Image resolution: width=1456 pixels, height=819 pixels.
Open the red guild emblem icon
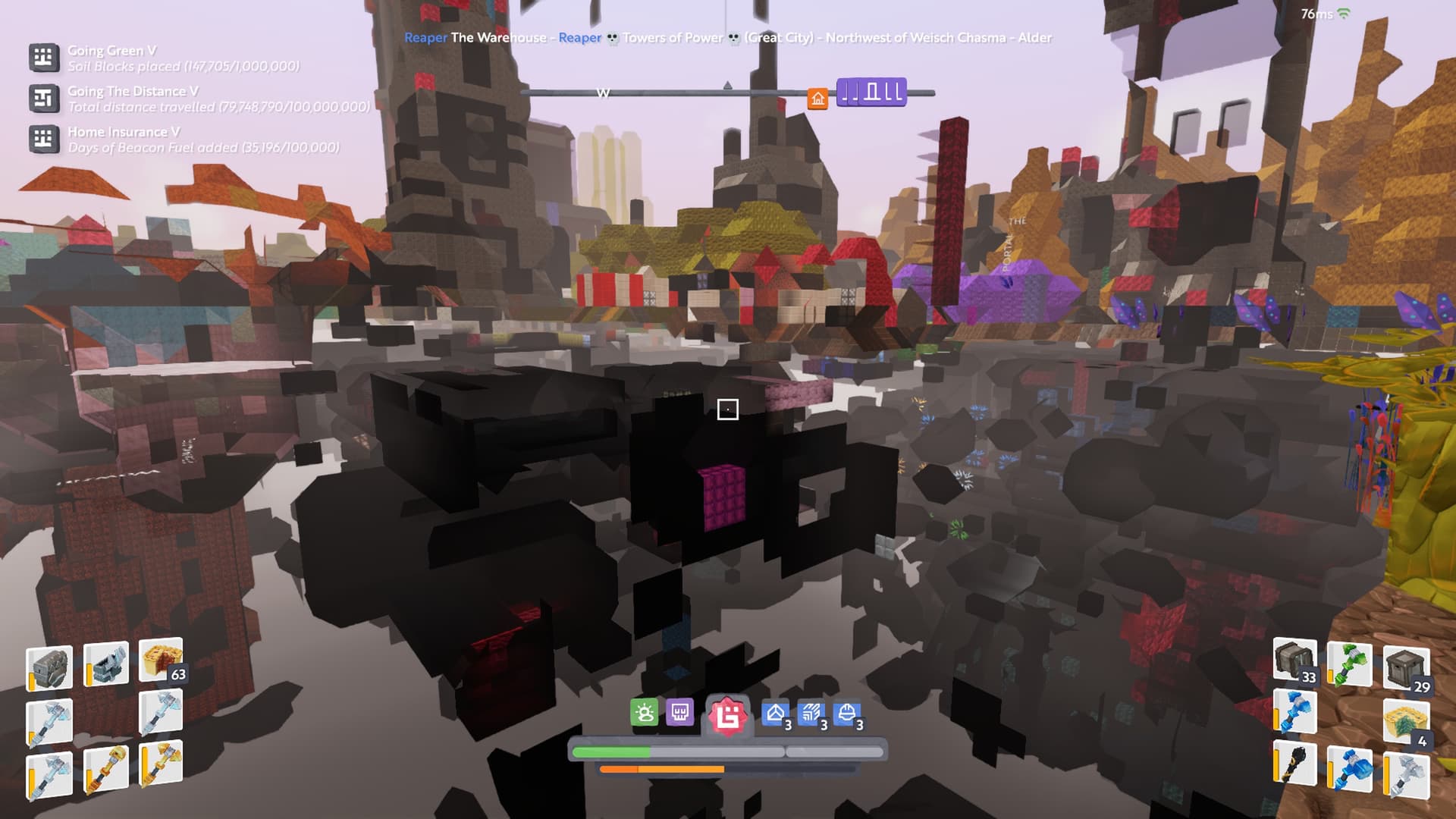728,715
